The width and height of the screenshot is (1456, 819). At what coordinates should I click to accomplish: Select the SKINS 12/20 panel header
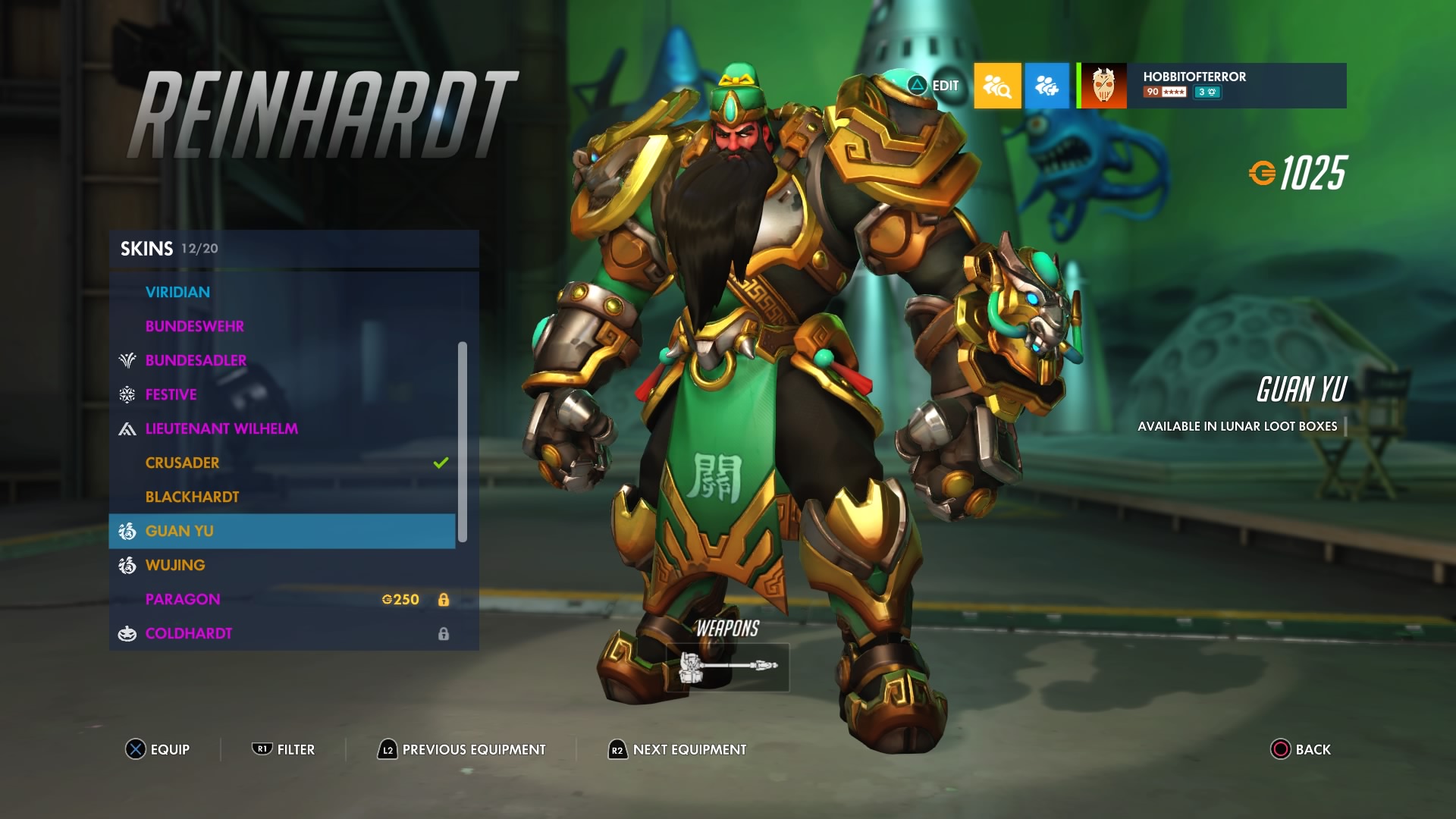coord(167,248)
